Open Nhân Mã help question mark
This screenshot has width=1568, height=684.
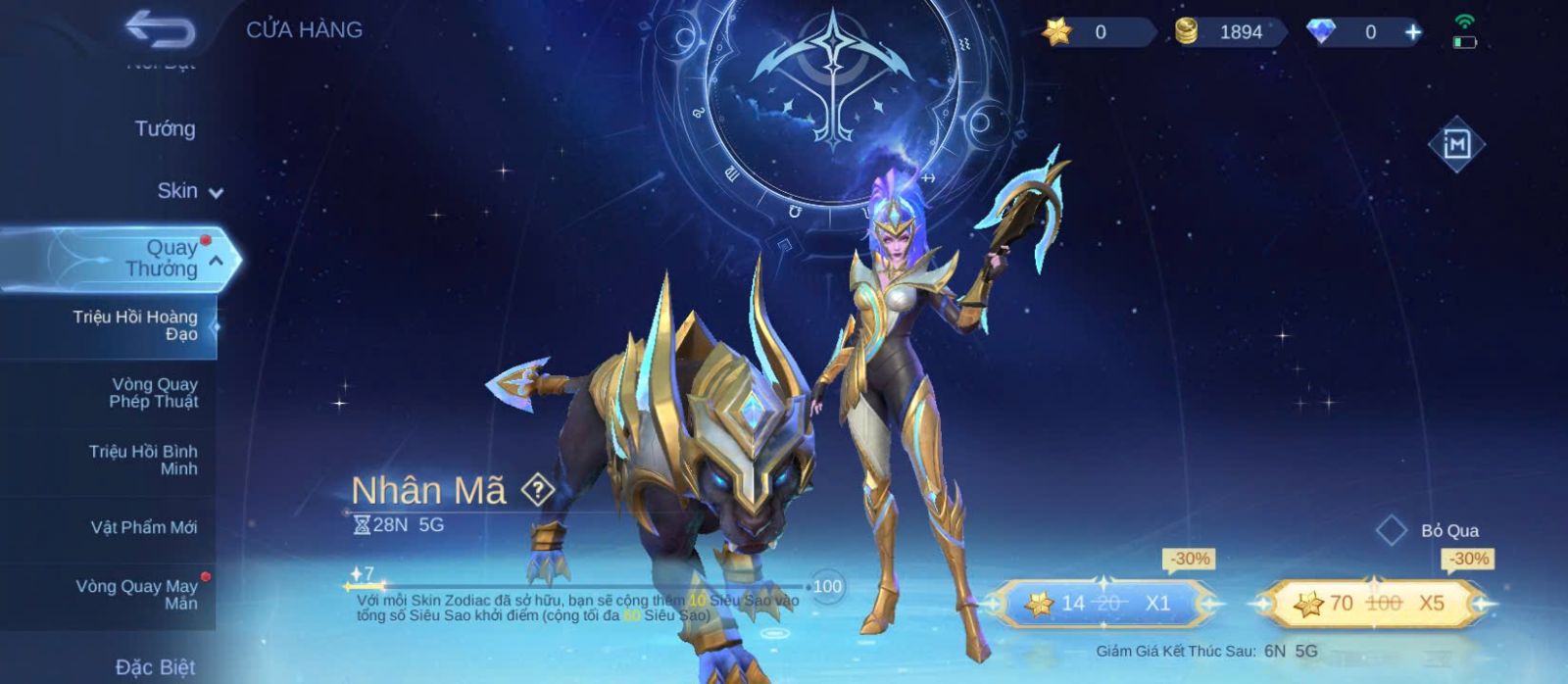point(537,489)
